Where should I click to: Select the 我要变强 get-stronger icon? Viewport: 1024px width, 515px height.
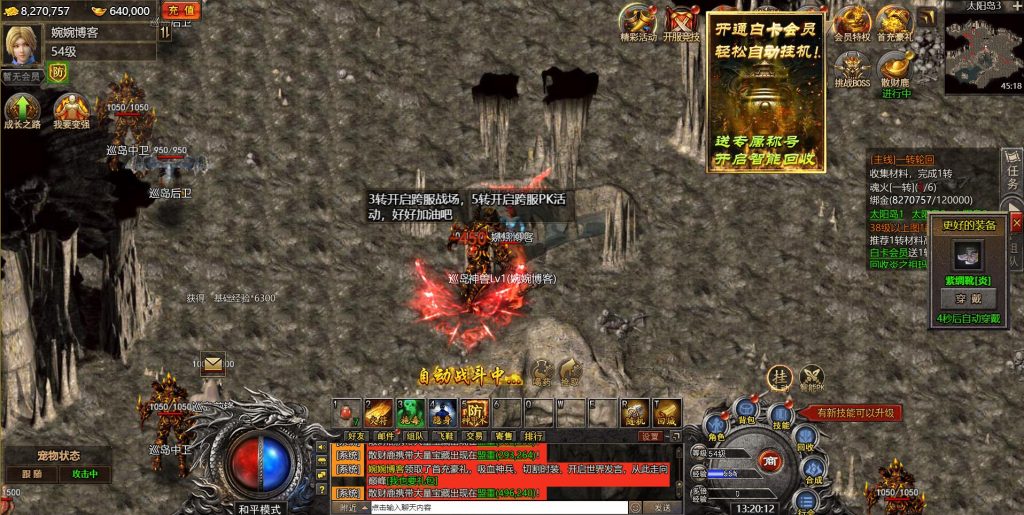click(x=71, y=110)
